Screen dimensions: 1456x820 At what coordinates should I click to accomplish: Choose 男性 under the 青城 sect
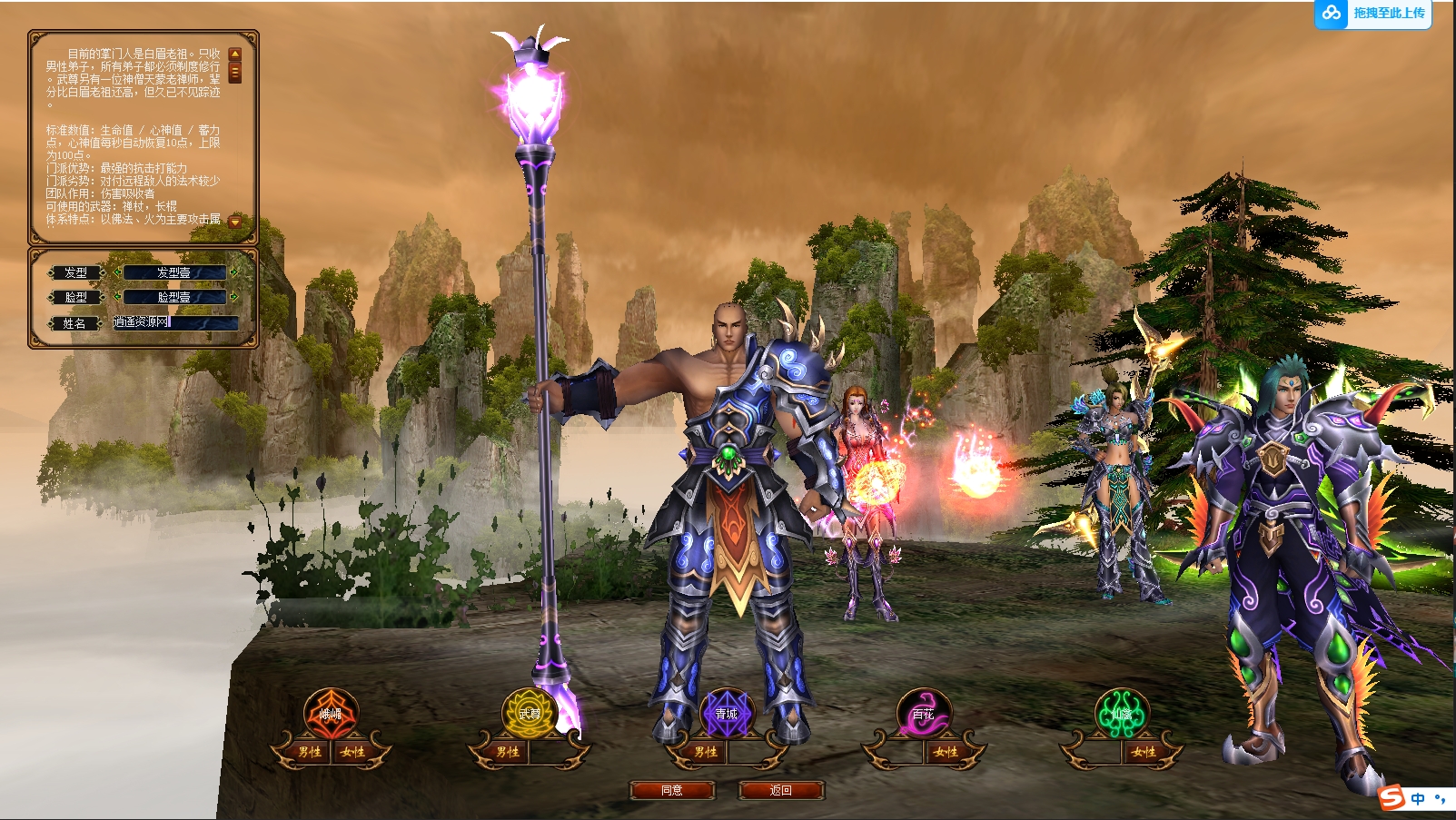705,752
